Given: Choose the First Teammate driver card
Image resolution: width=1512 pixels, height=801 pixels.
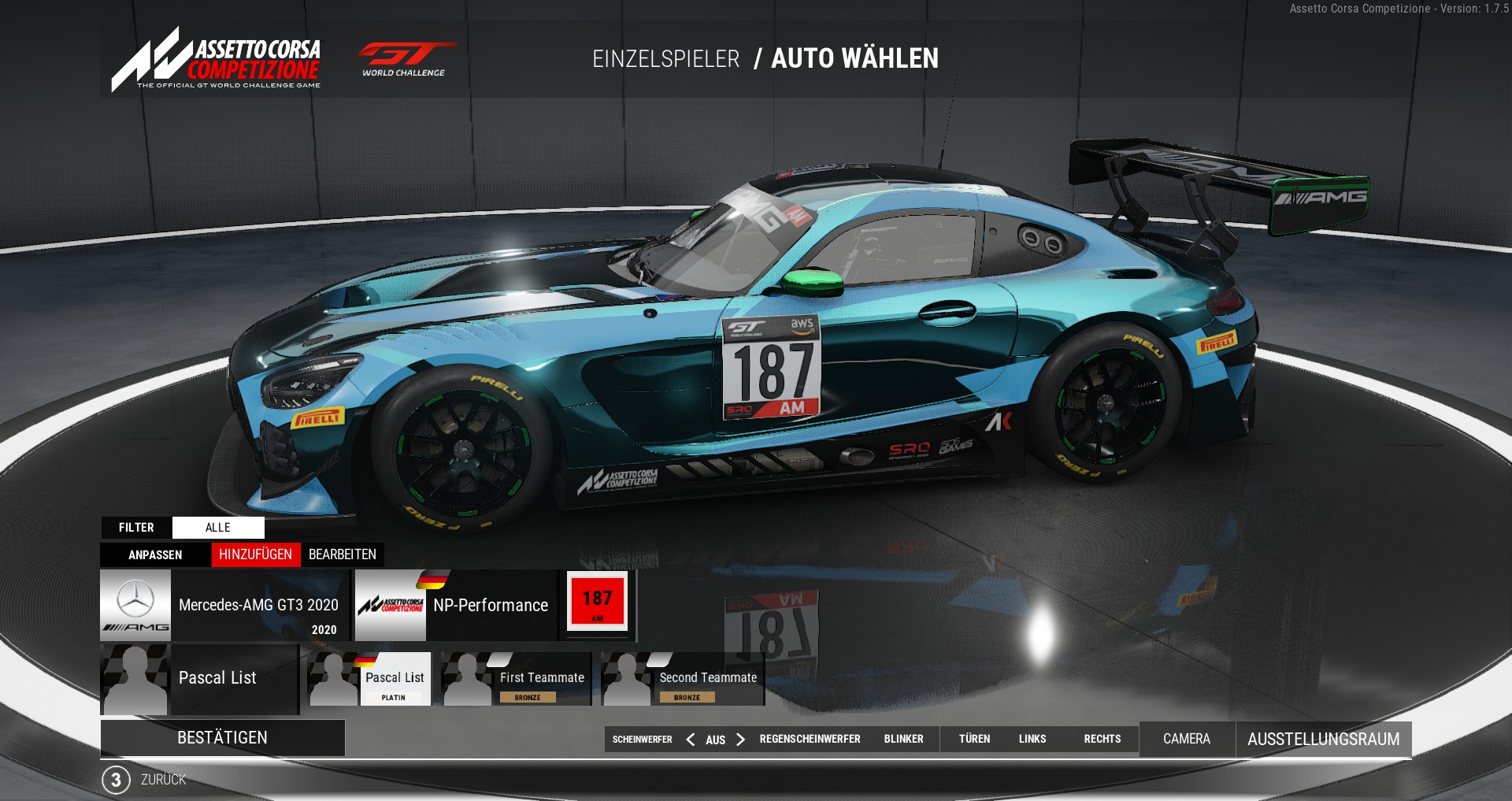Looking at the screenshot, I should [516, 679].
